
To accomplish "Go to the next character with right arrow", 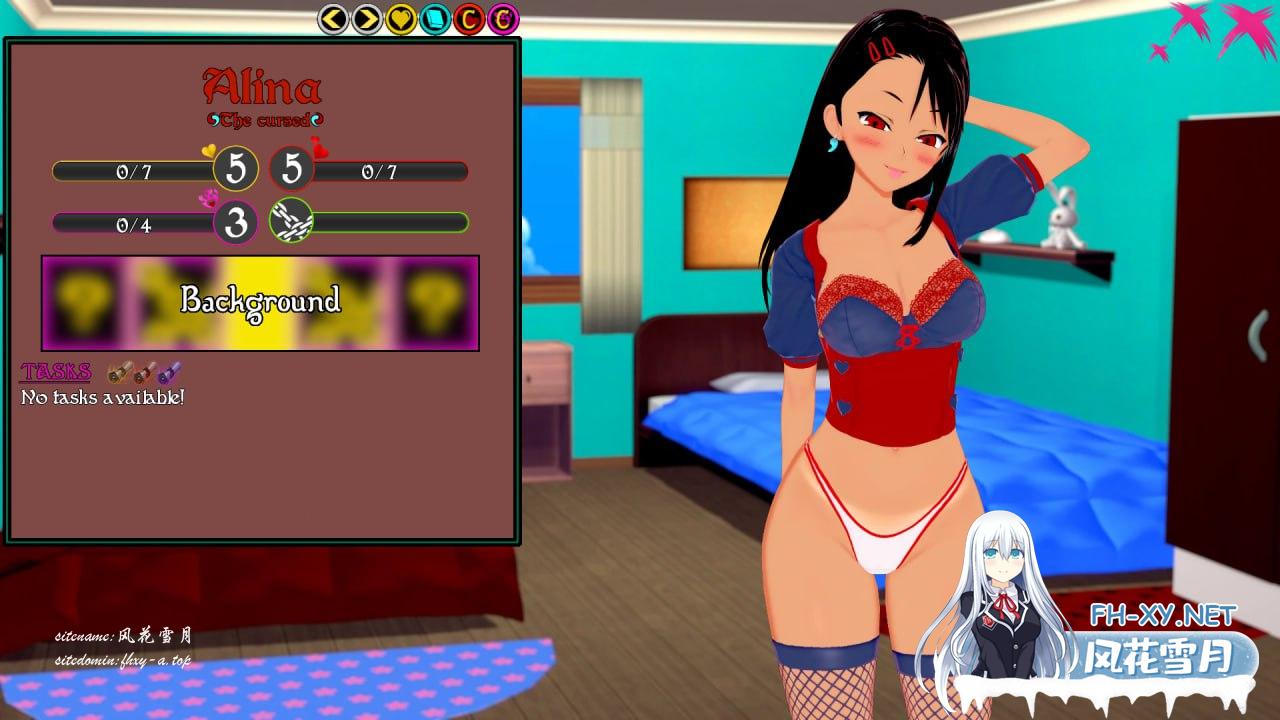I will tap(367, 18).
